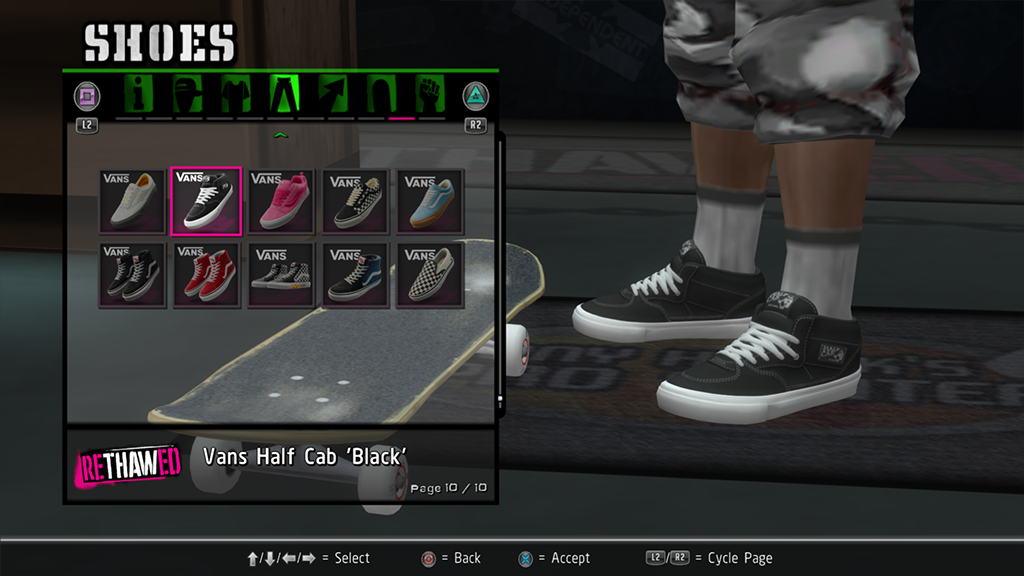1024x576 pixels.
Task: Select the white Vans low-top shoe
Action: pos(131,201)
